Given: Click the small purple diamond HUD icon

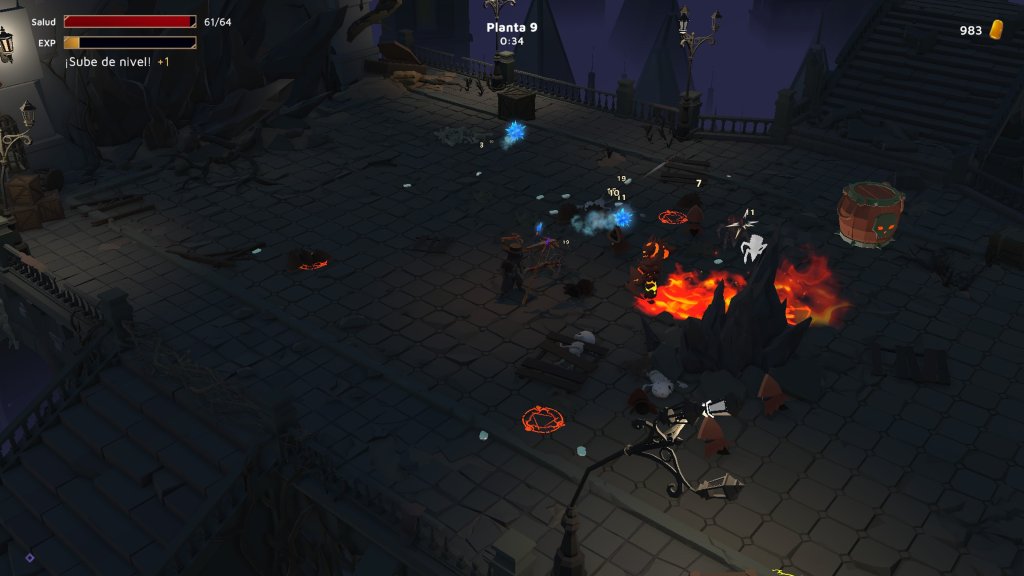Looking at the screenshot, I should (x=30, y=558).
